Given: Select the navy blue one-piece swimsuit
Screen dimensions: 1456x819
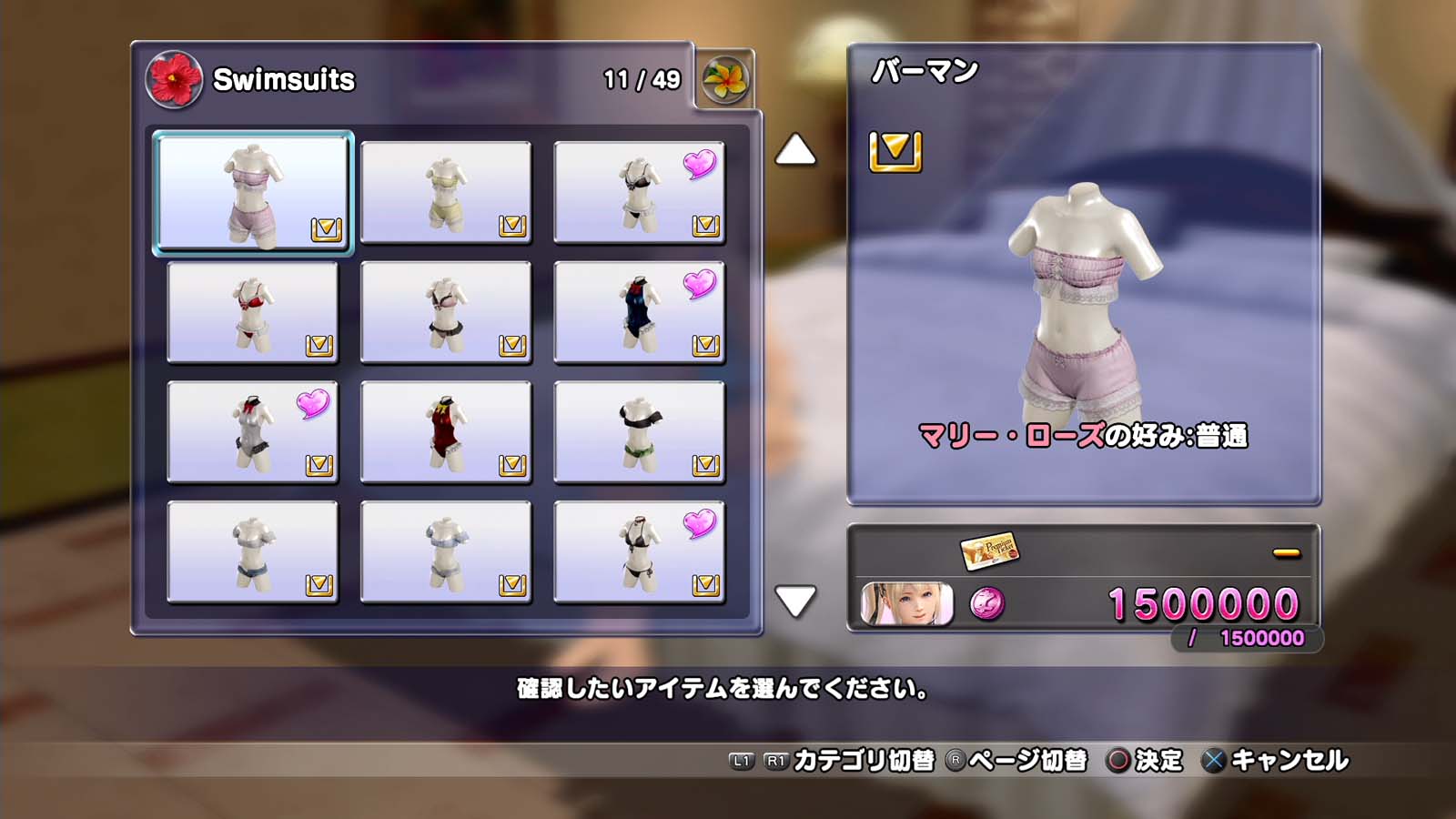Looking at the screenshot, I should pyautogui.click(x=639, y=312).
